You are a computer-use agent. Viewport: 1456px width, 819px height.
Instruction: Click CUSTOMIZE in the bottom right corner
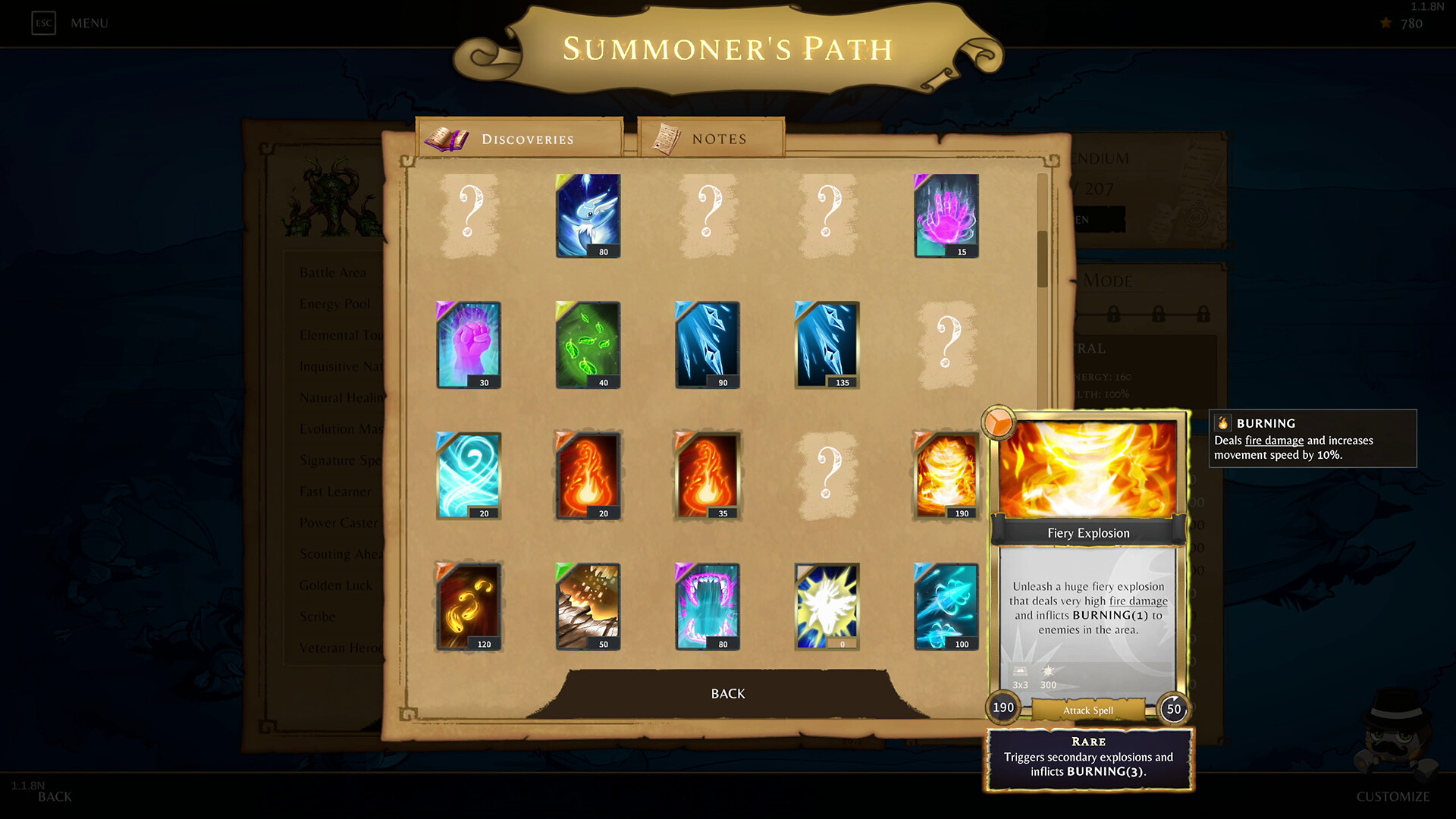[x=1393, y=796]
